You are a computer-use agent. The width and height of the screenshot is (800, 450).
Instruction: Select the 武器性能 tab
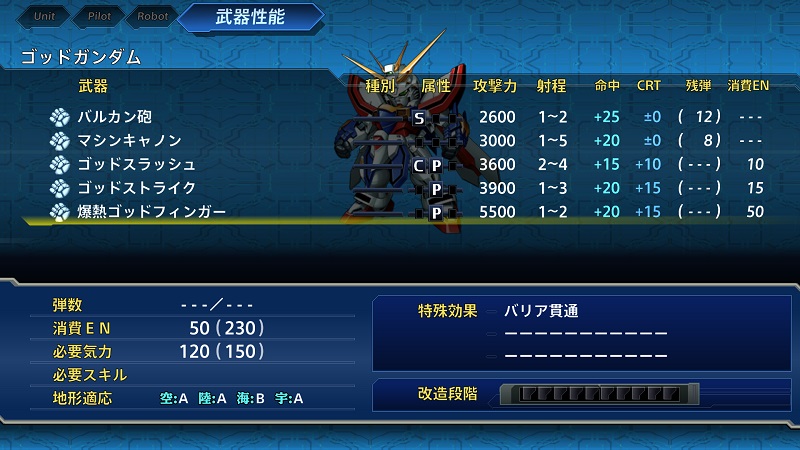(253, 17)
